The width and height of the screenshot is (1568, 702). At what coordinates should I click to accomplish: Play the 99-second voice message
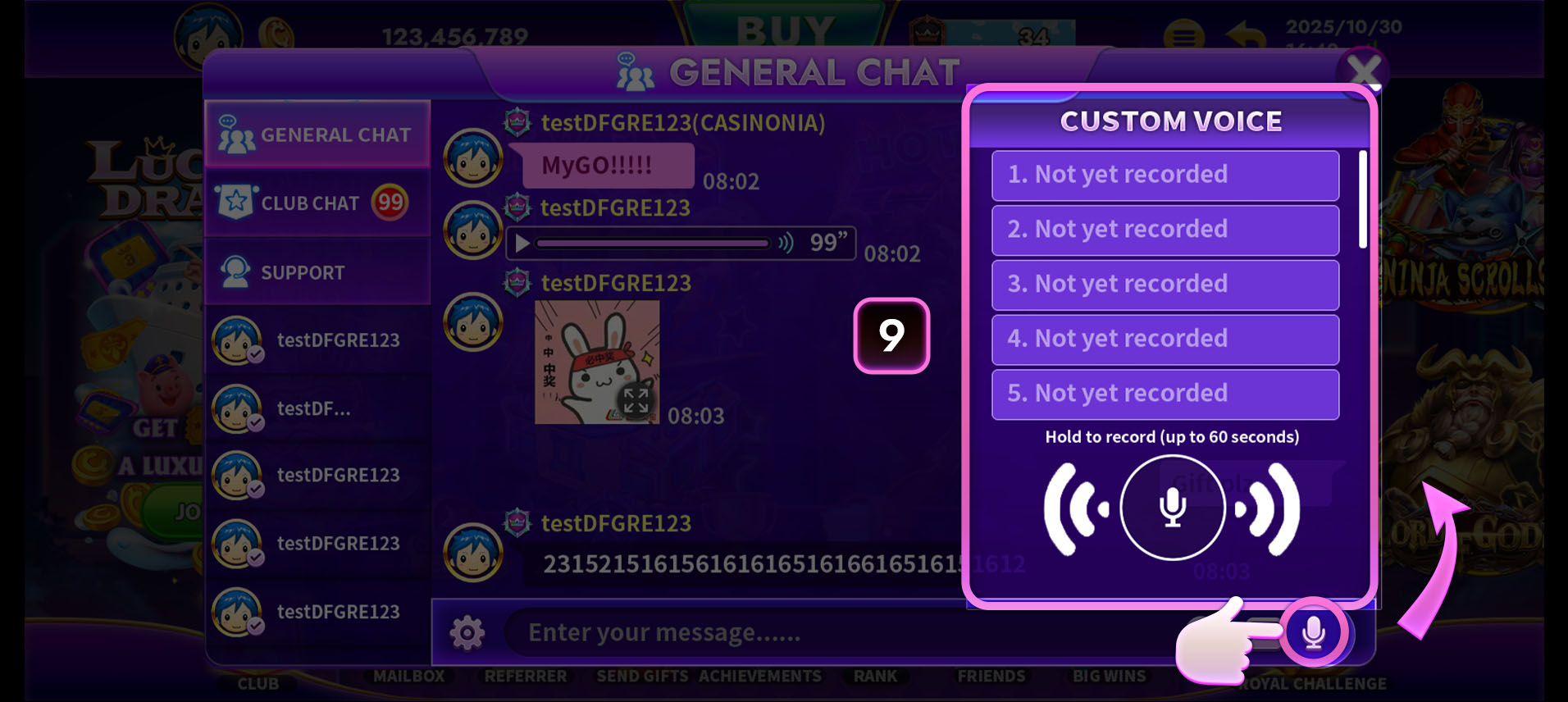pyautogui.click(x=520, y=244)
